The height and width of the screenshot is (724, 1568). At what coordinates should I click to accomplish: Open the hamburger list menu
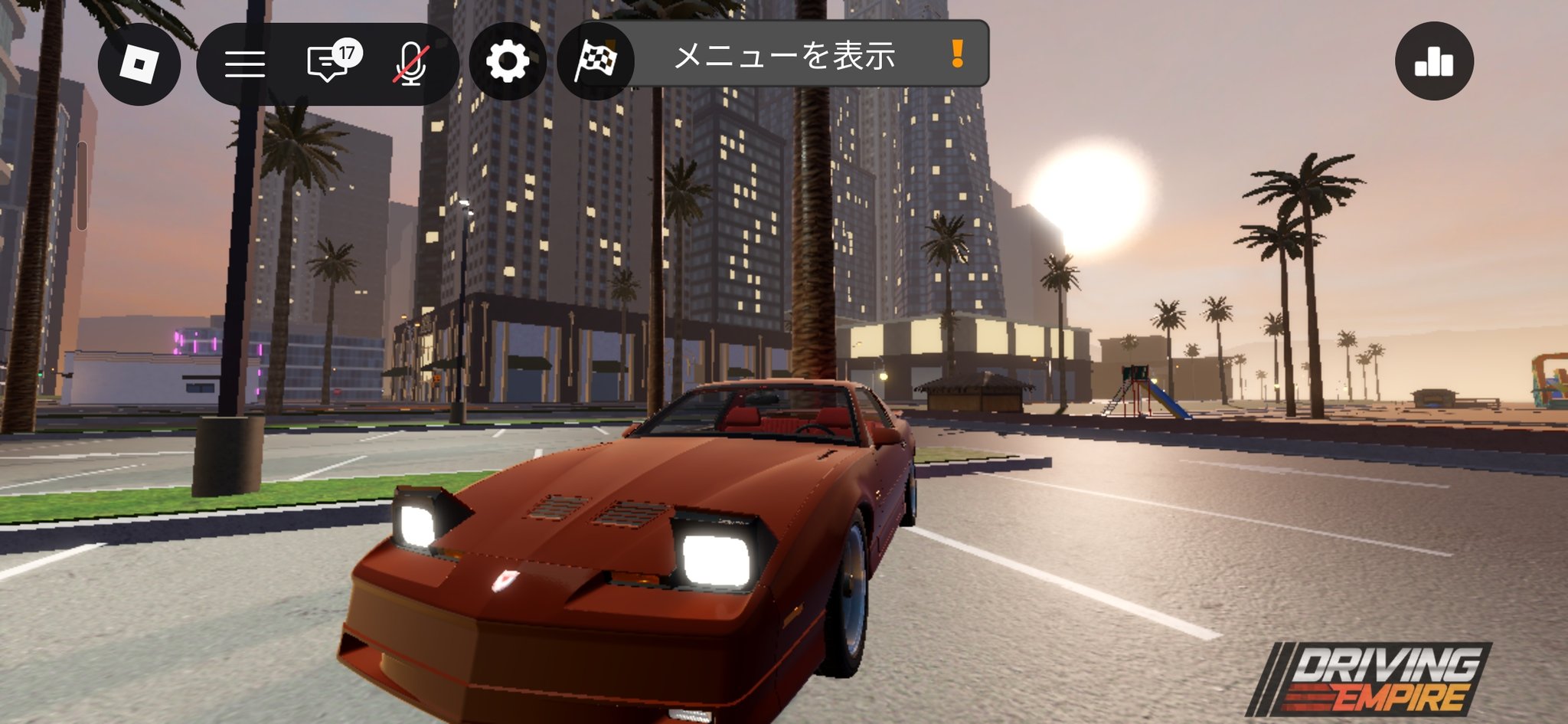coord(245,63)
